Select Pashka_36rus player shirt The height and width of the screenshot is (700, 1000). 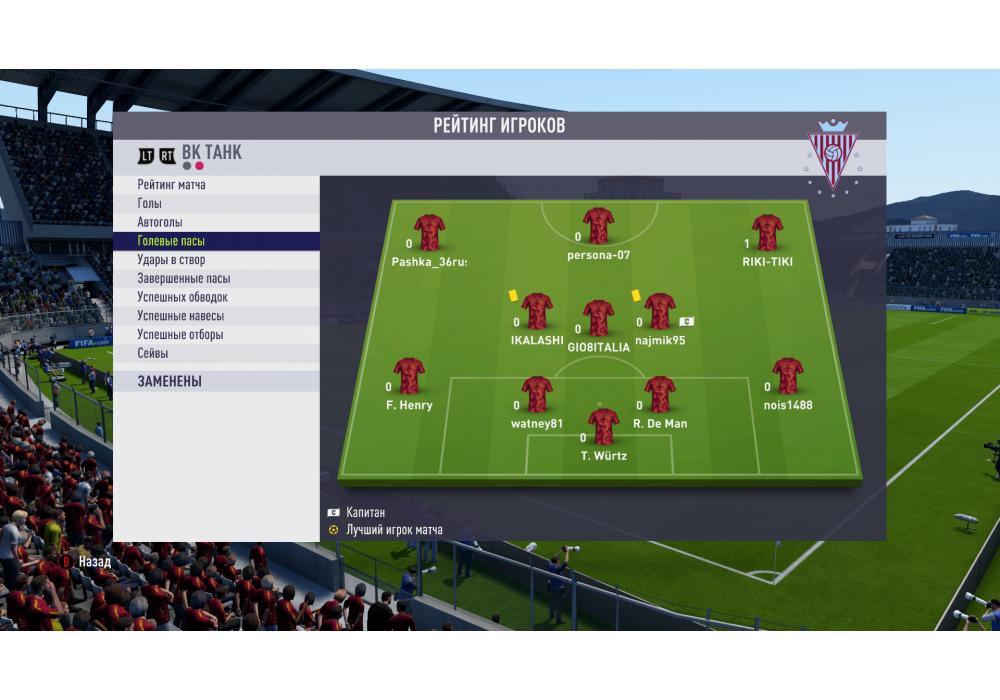click(429, 232)
